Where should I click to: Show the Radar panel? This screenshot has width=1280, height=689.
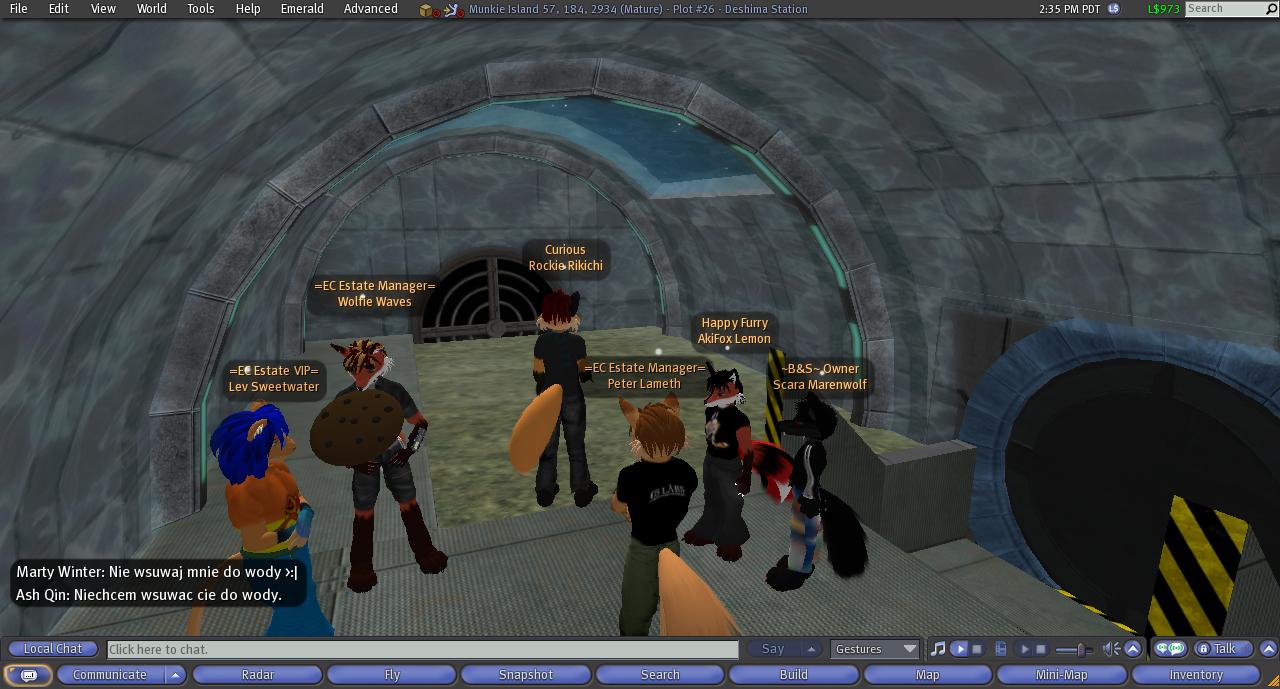pyautogui.click(x=257, y=675)
